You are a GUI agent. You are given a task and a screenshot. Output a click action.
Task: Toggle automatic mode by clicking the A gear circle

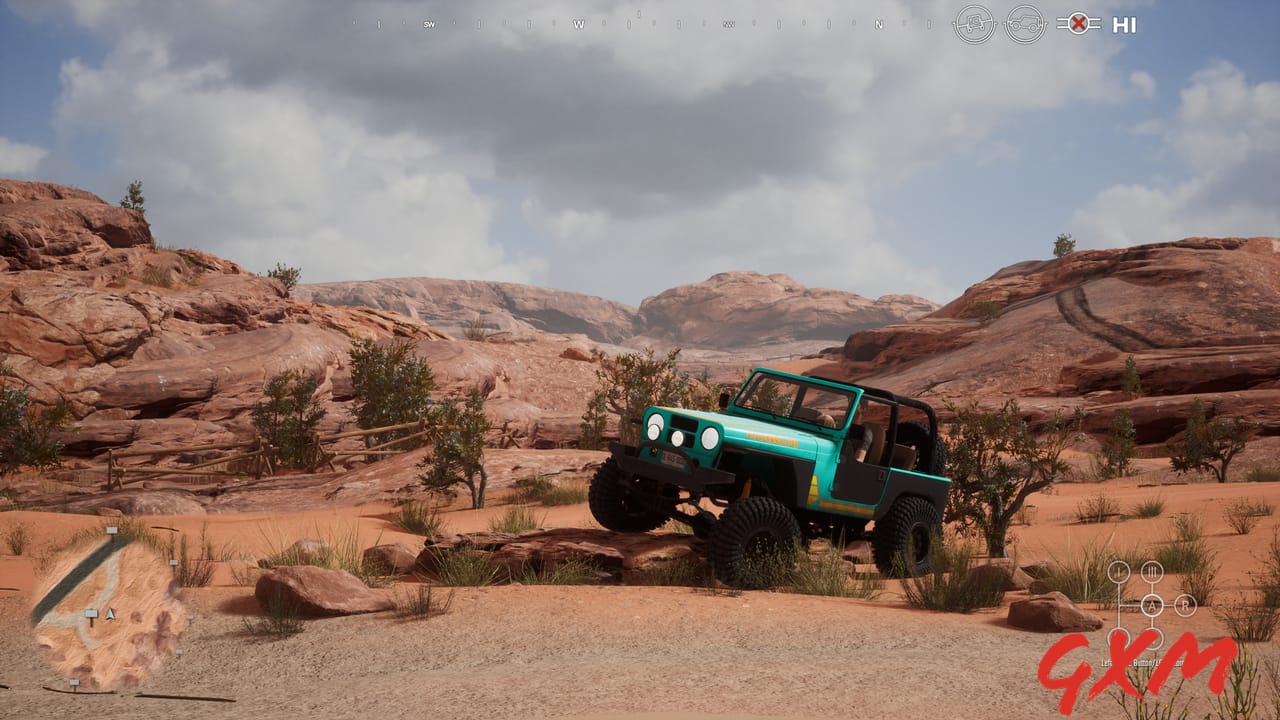pos(1153,605)
